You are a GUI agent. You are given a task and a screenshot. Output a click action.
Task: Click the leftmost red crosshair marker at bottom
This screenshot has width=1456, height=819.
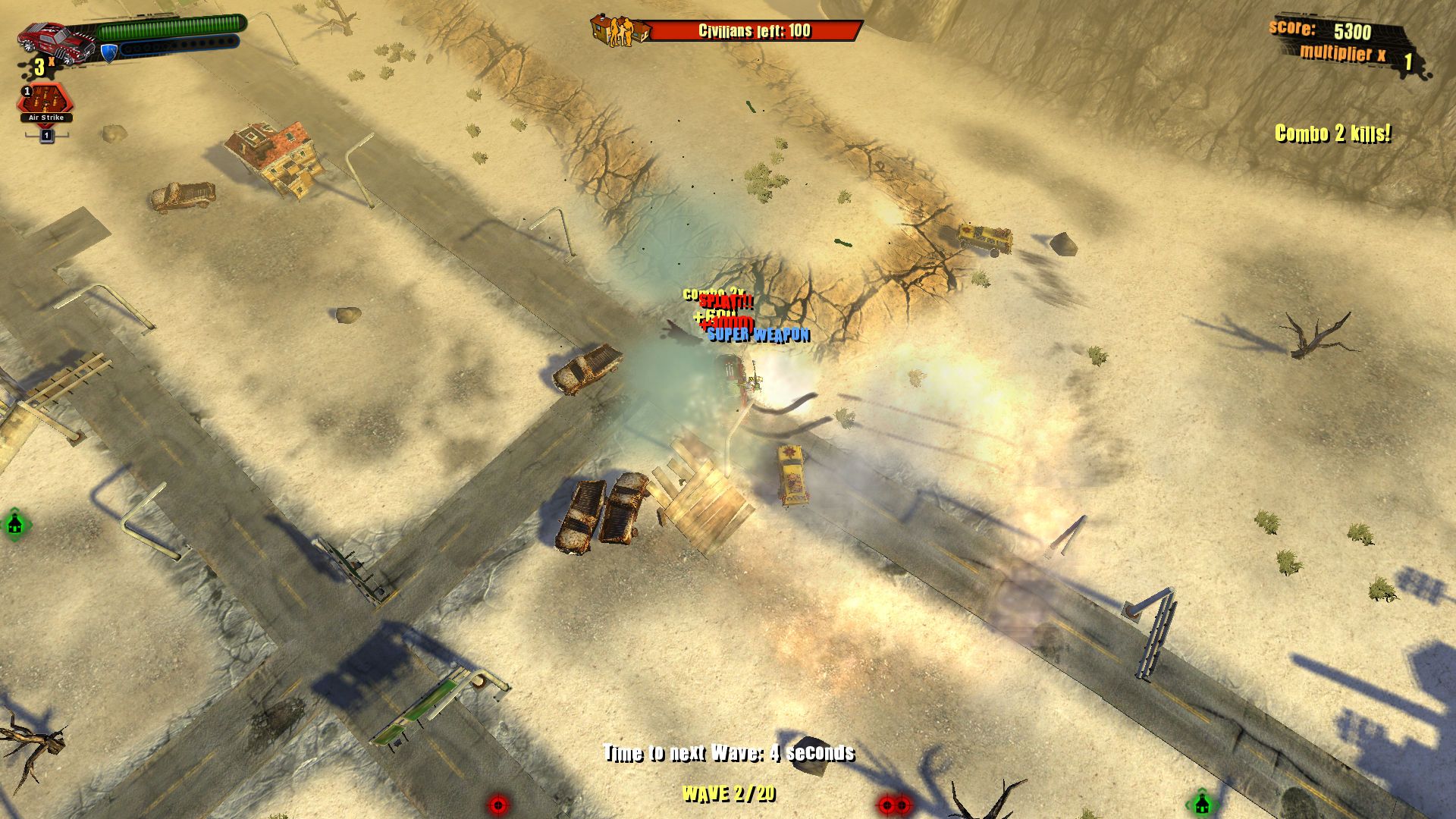[497, 807]
